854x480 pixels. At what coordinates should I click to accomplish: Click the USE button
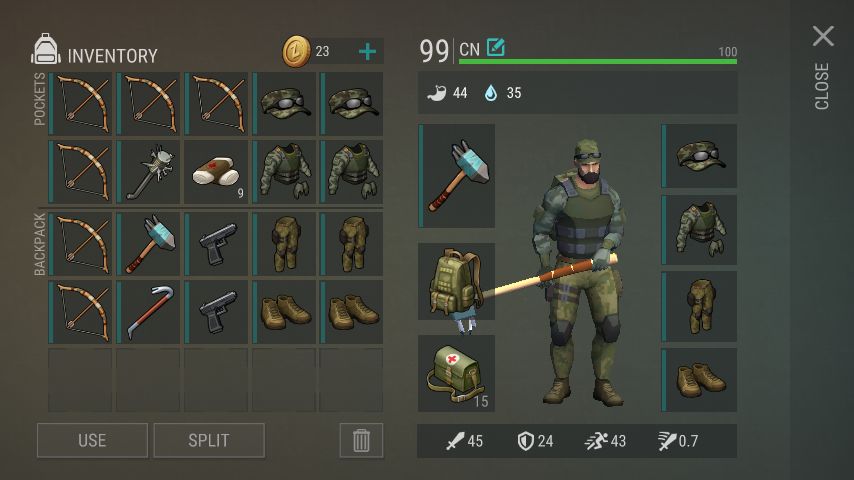[x=92, y=440]
